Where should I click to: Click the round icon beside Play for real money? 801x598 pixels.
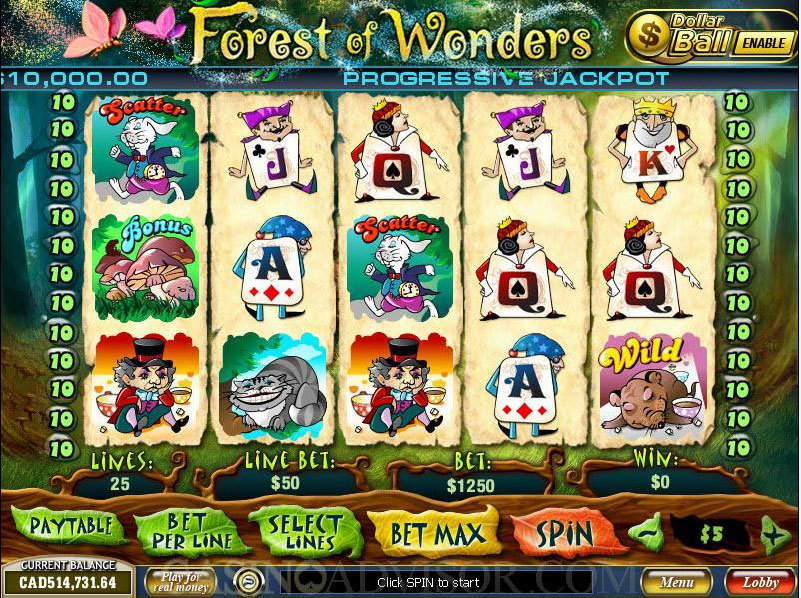[x=243, y=580]
